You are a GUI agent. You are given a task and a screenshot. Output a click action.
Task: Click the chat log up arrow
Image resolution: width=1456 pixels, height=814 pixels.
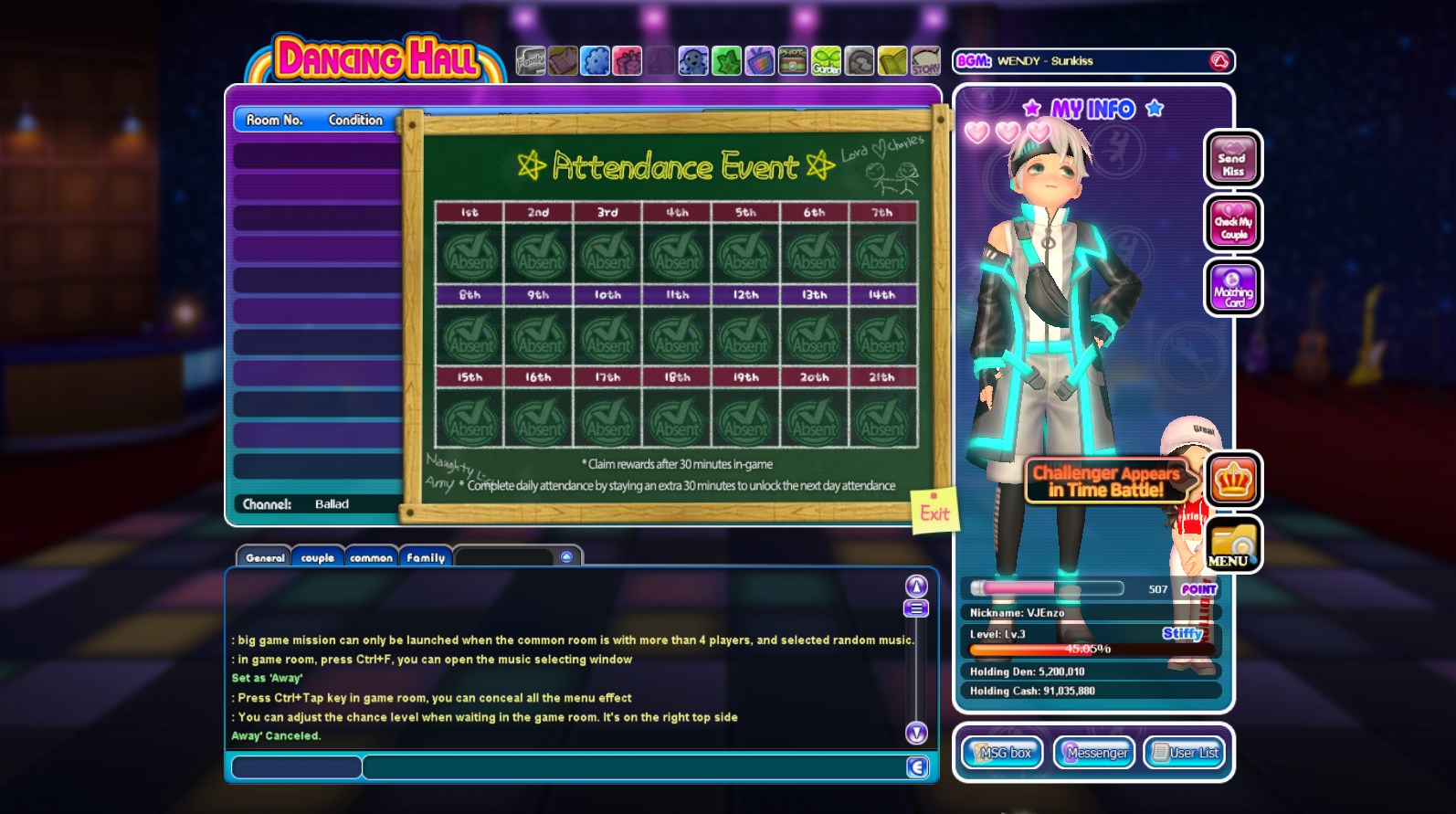[916, 586]
